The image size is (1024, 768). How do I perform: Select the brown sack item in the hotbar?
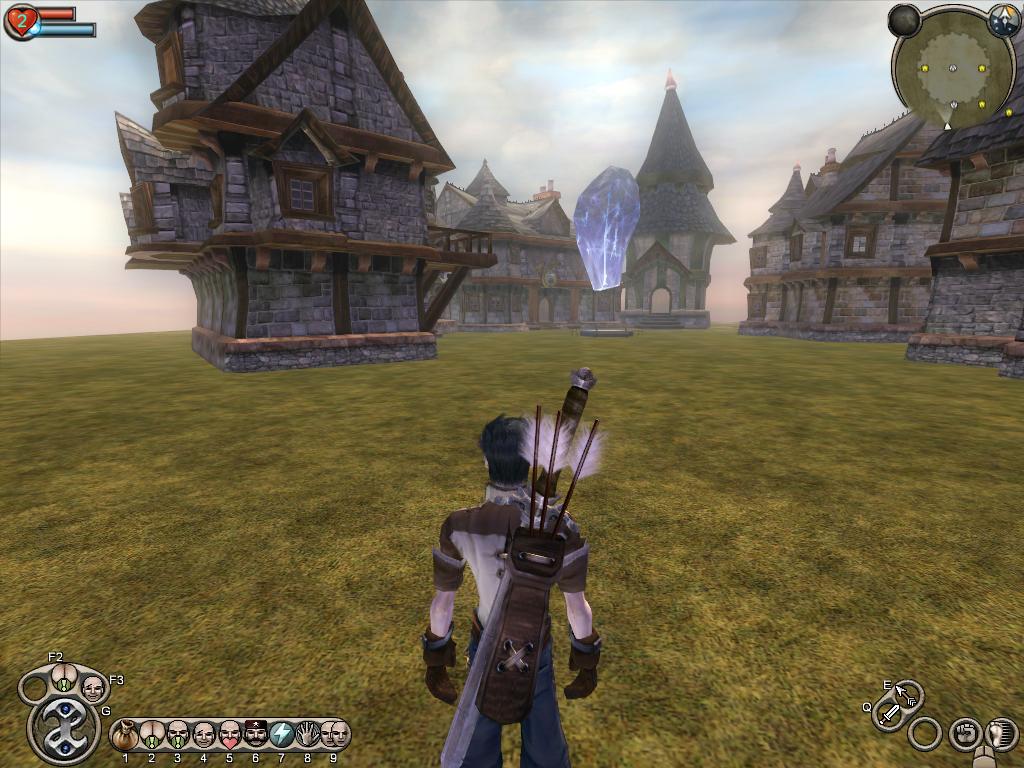125,736
